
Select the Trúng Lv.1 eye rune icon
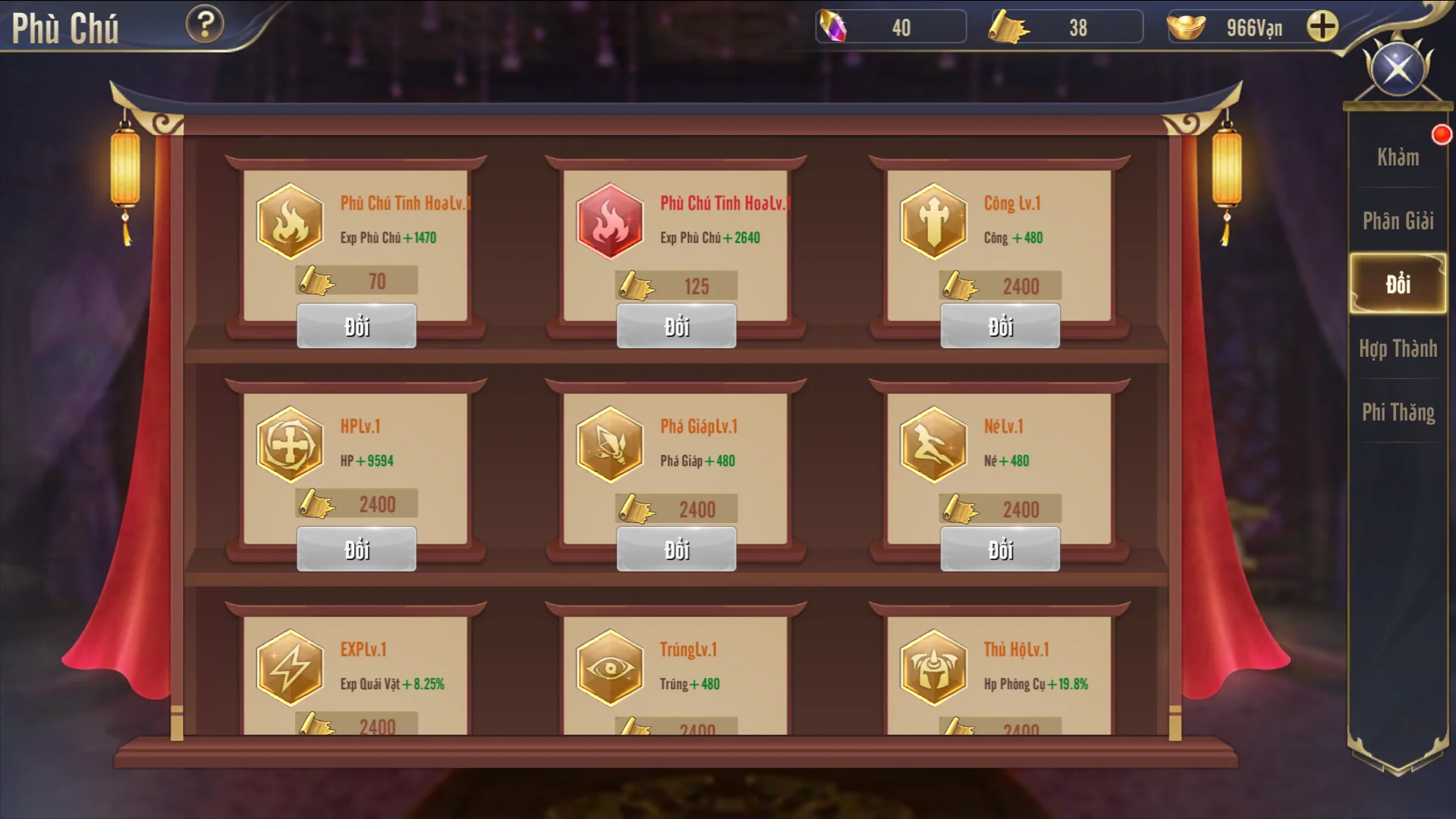[x=609, y=667]
